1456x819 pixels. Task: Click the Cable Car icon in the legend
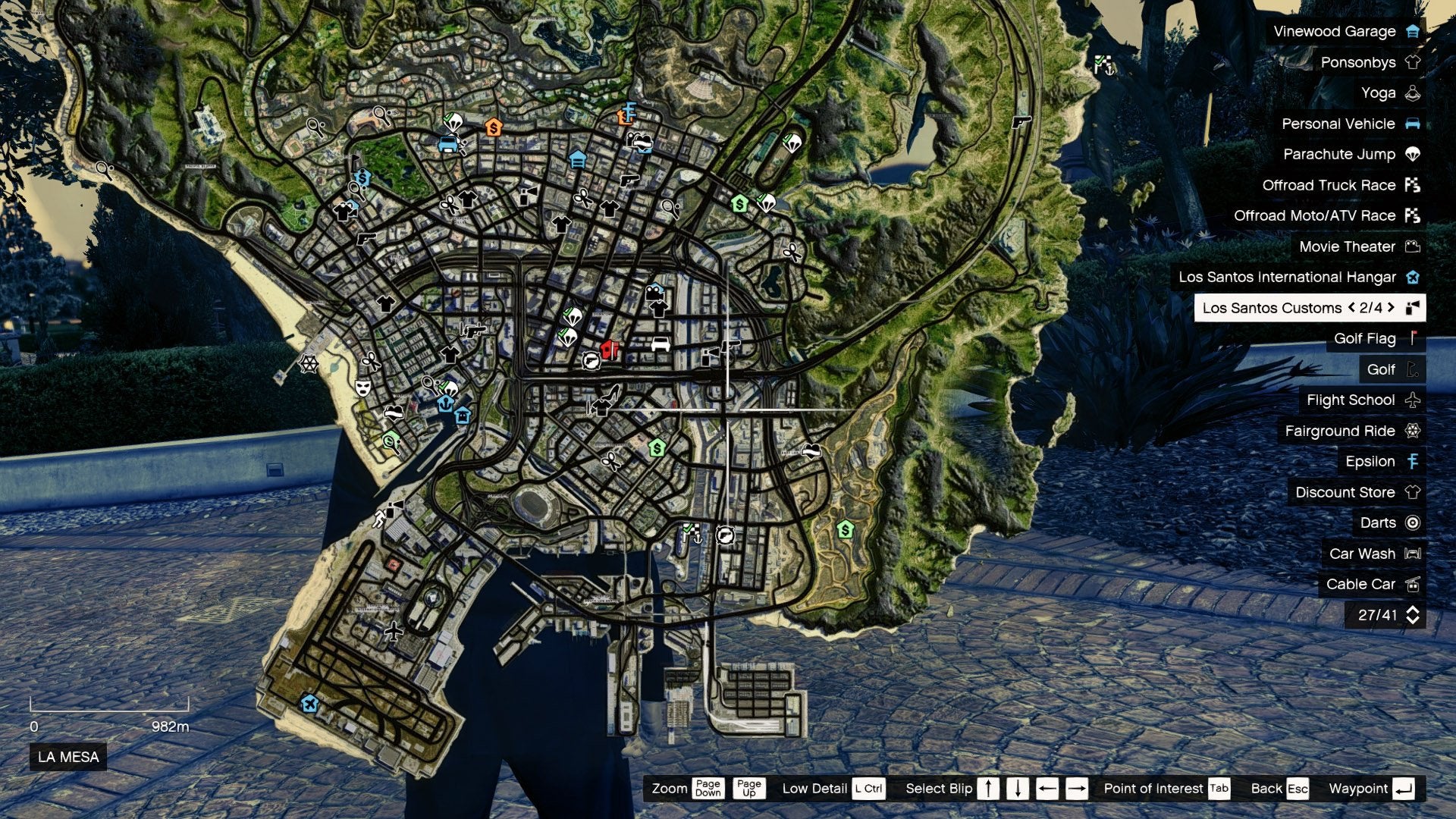pos(1411,584)
